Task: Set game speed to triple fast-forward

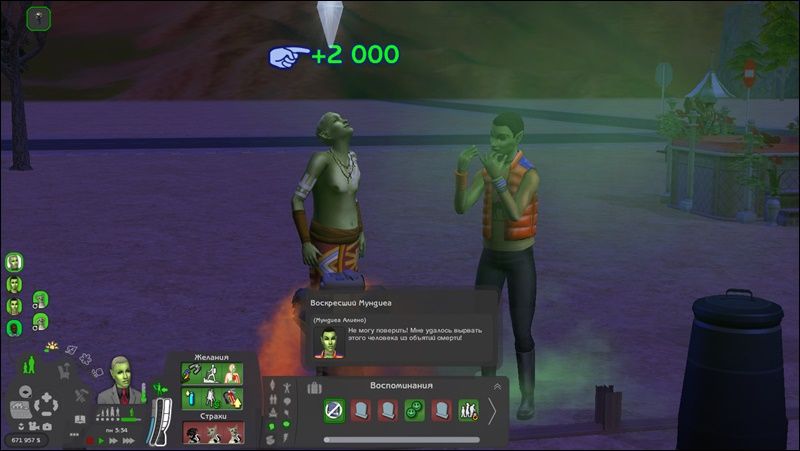Action: point(128,440)
